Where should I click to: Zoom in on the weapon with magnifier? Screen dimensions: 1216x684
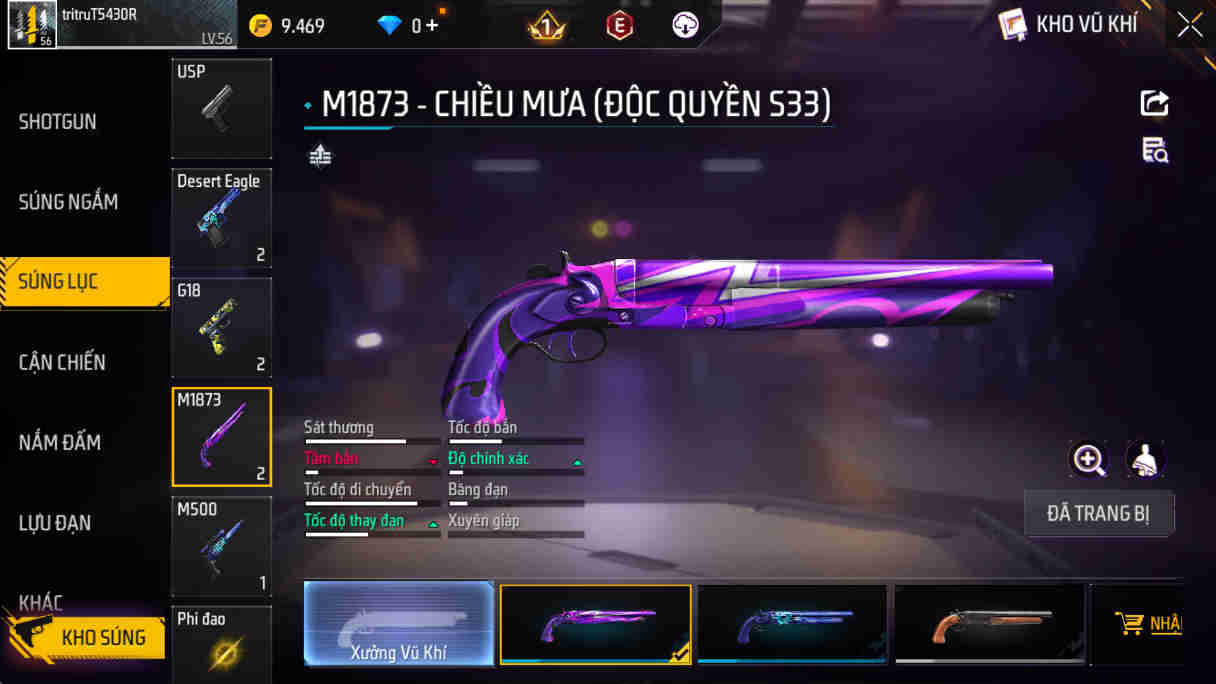(1088, 460)
